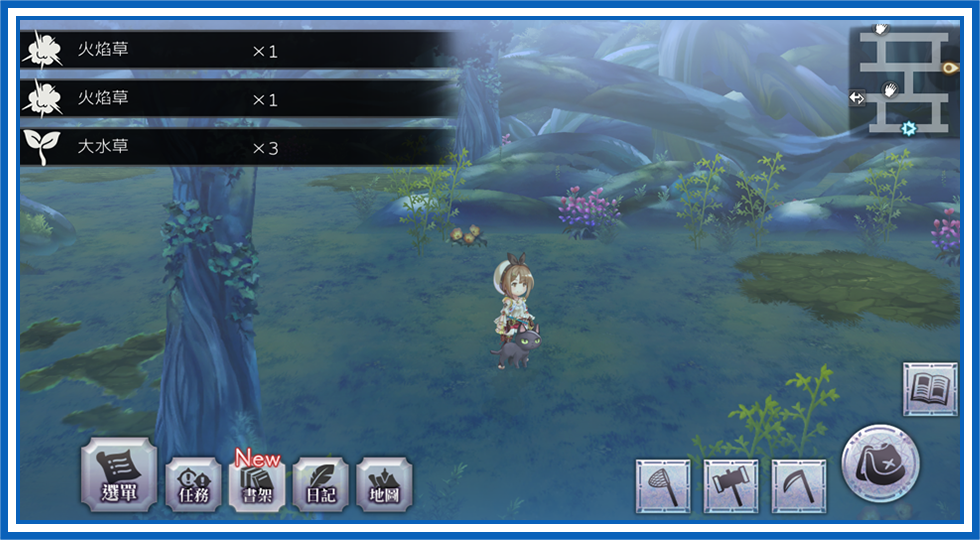The width and height of the screenshot is (980, 540).
Task: Open the 書架 bookshelf marked New
Action: point(257,485)
